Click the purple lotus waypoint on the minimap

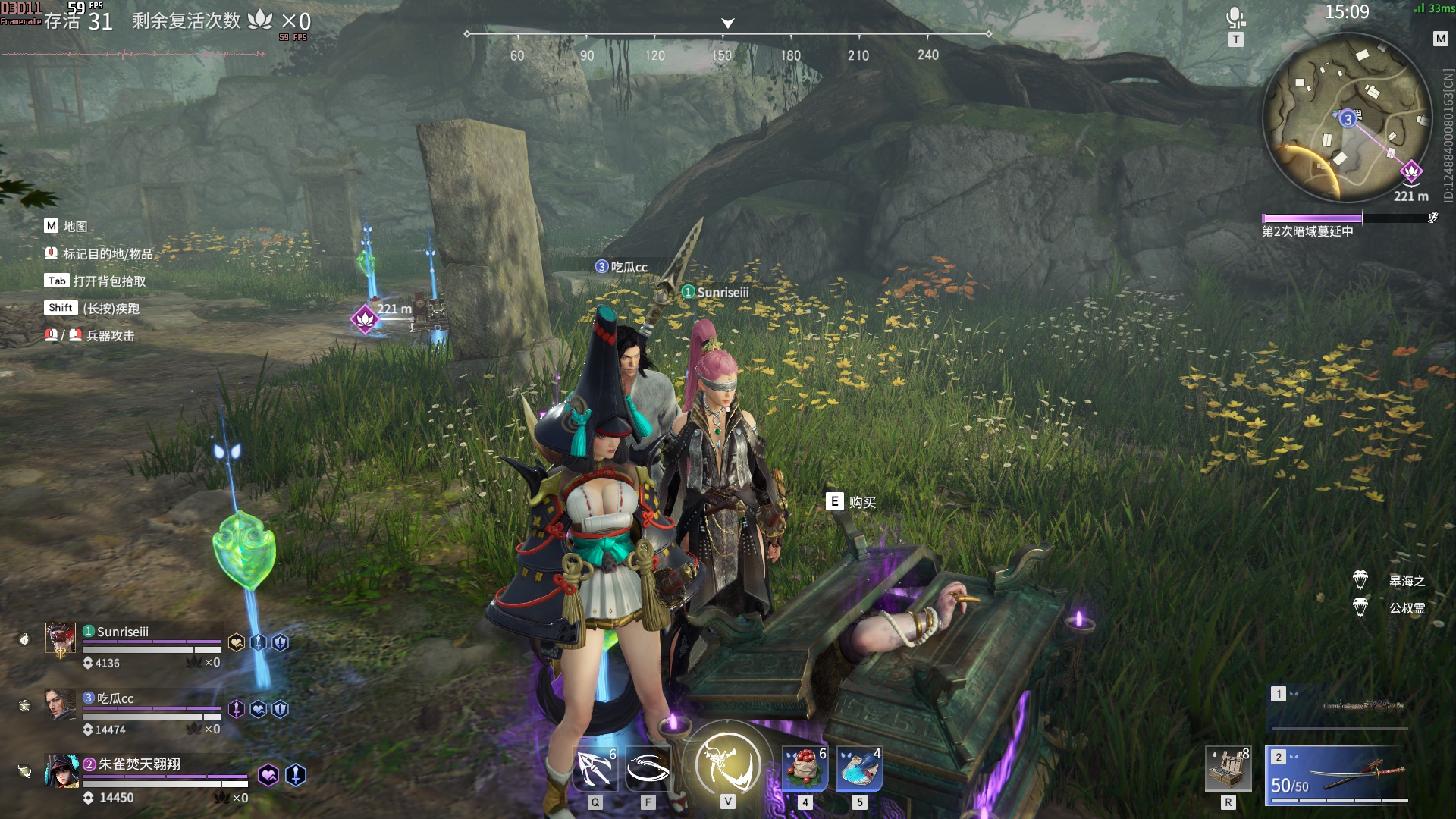(1410, 171)
